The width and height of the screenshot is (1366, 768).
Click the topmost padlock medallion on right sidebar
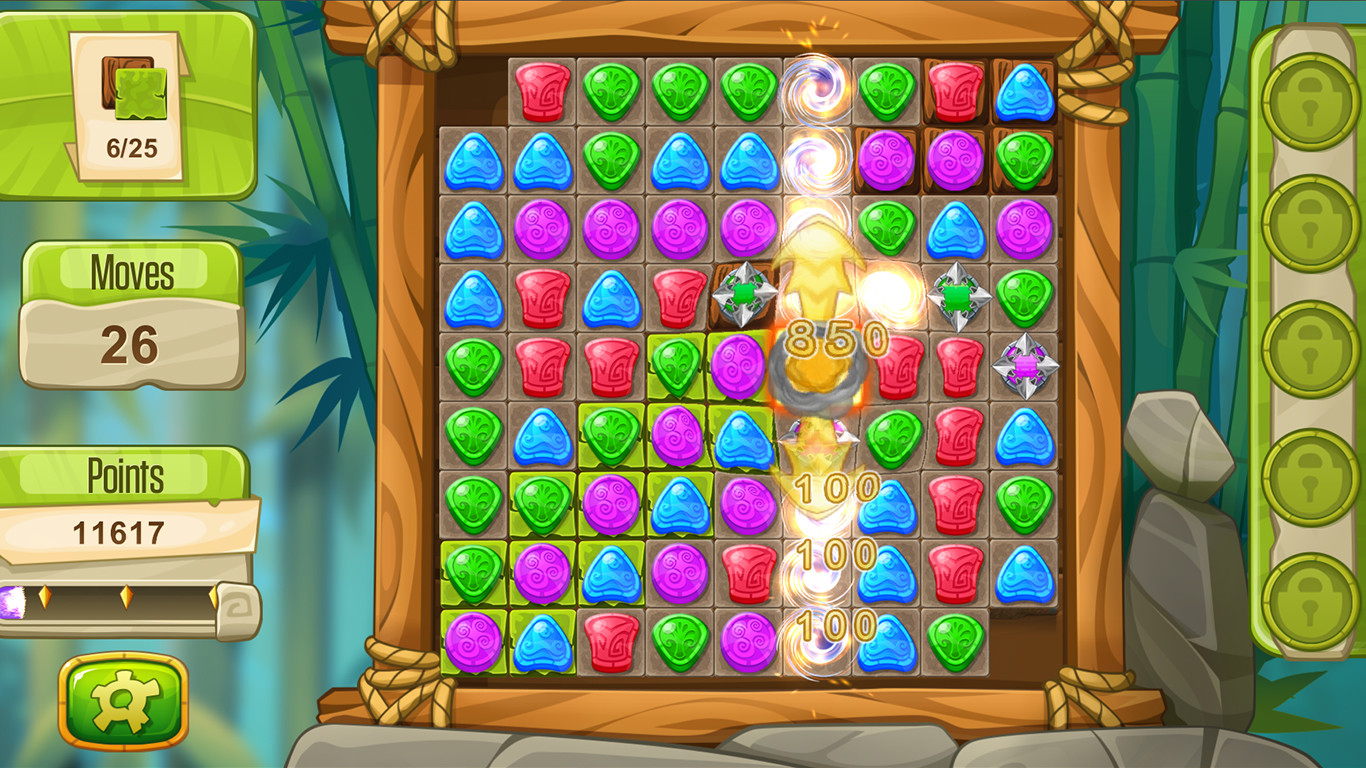(1305, 100)
